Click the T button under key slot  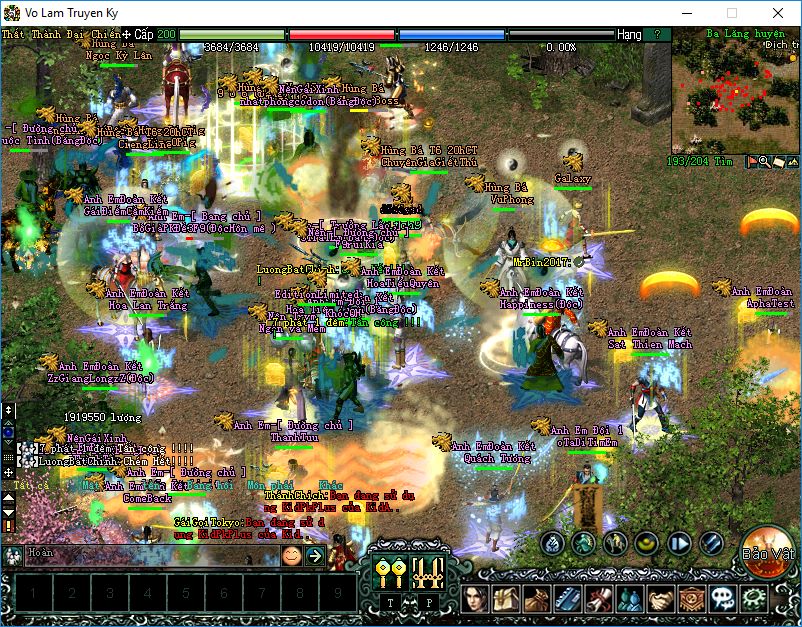click(x=390, y=603)
